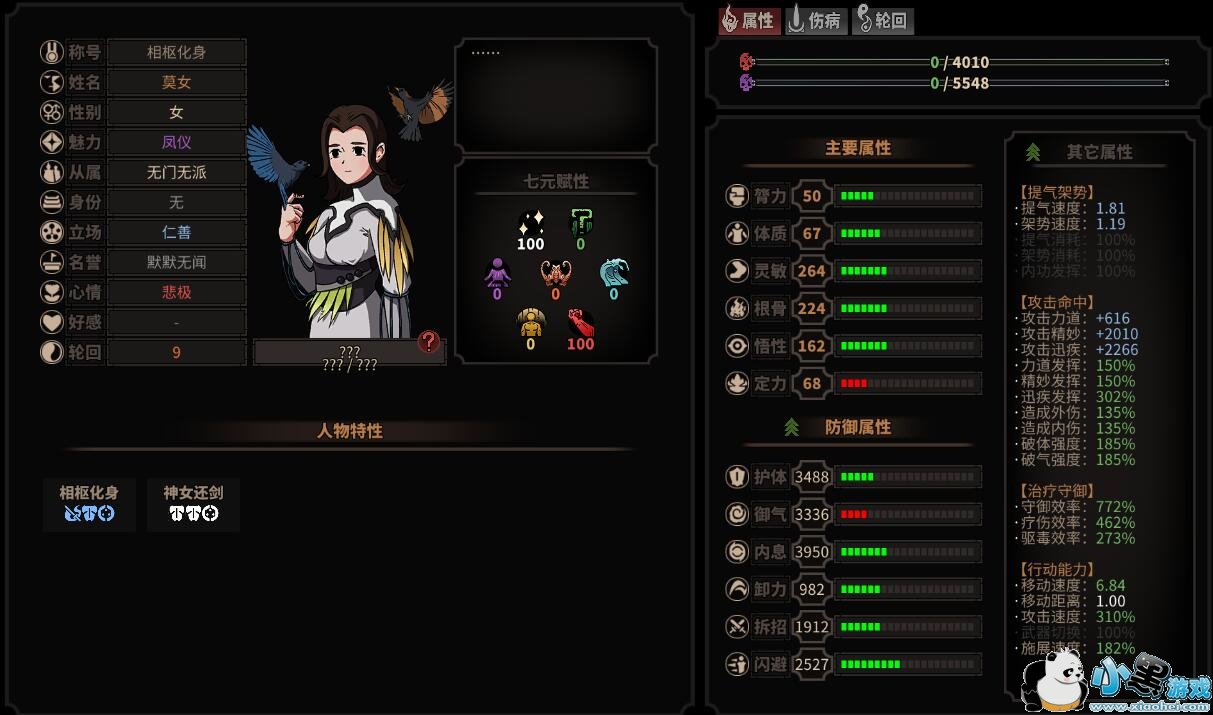Screen dimensions: 1213x715
Task: Select the 神女还剑 character trait
Action: tap(193, 504)
